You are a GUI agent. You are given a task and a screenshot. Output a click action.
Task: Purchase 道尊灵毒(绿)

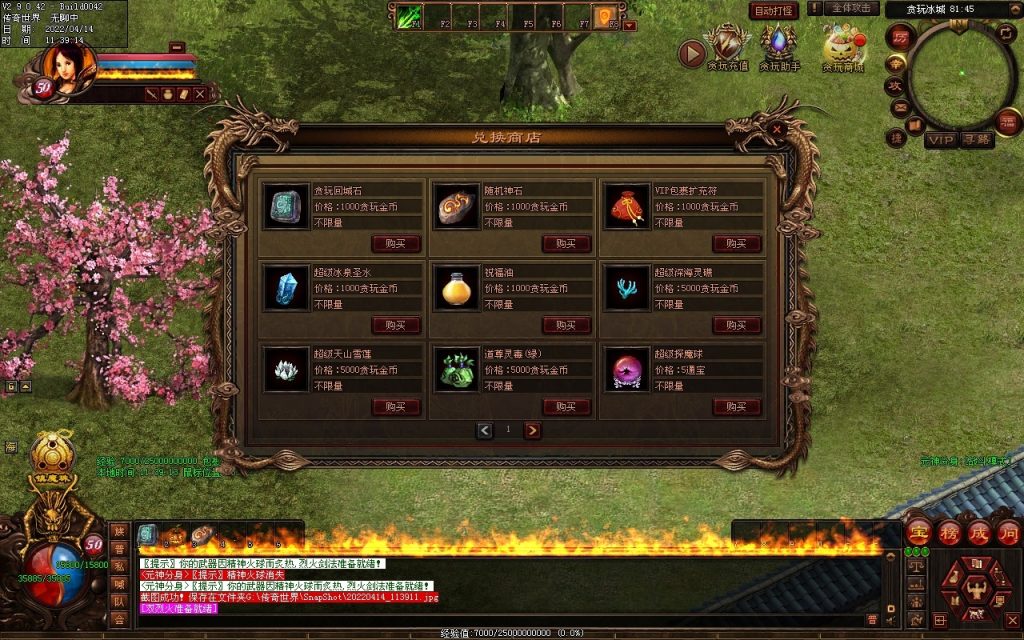coord(566,407)
